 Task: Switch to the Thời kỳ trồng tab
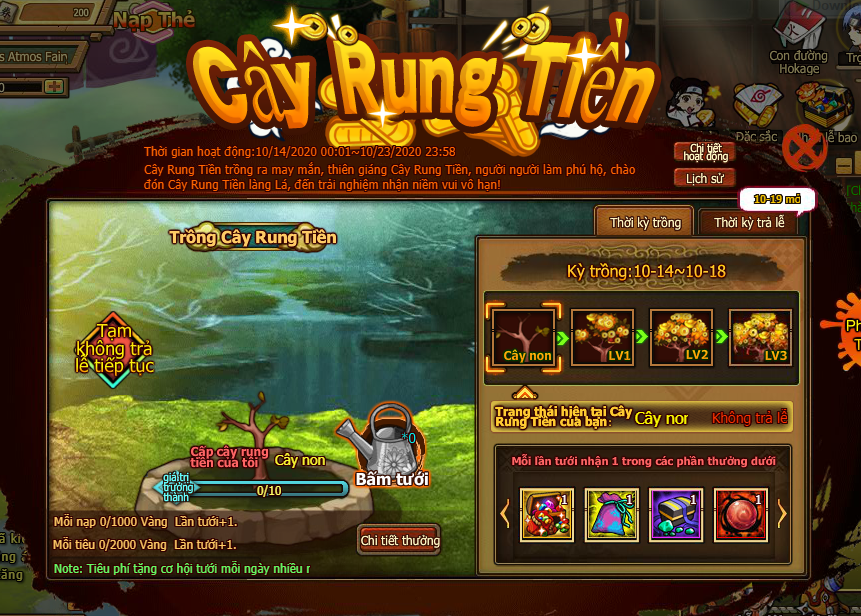pyautogui.click(x=644, y=222)
